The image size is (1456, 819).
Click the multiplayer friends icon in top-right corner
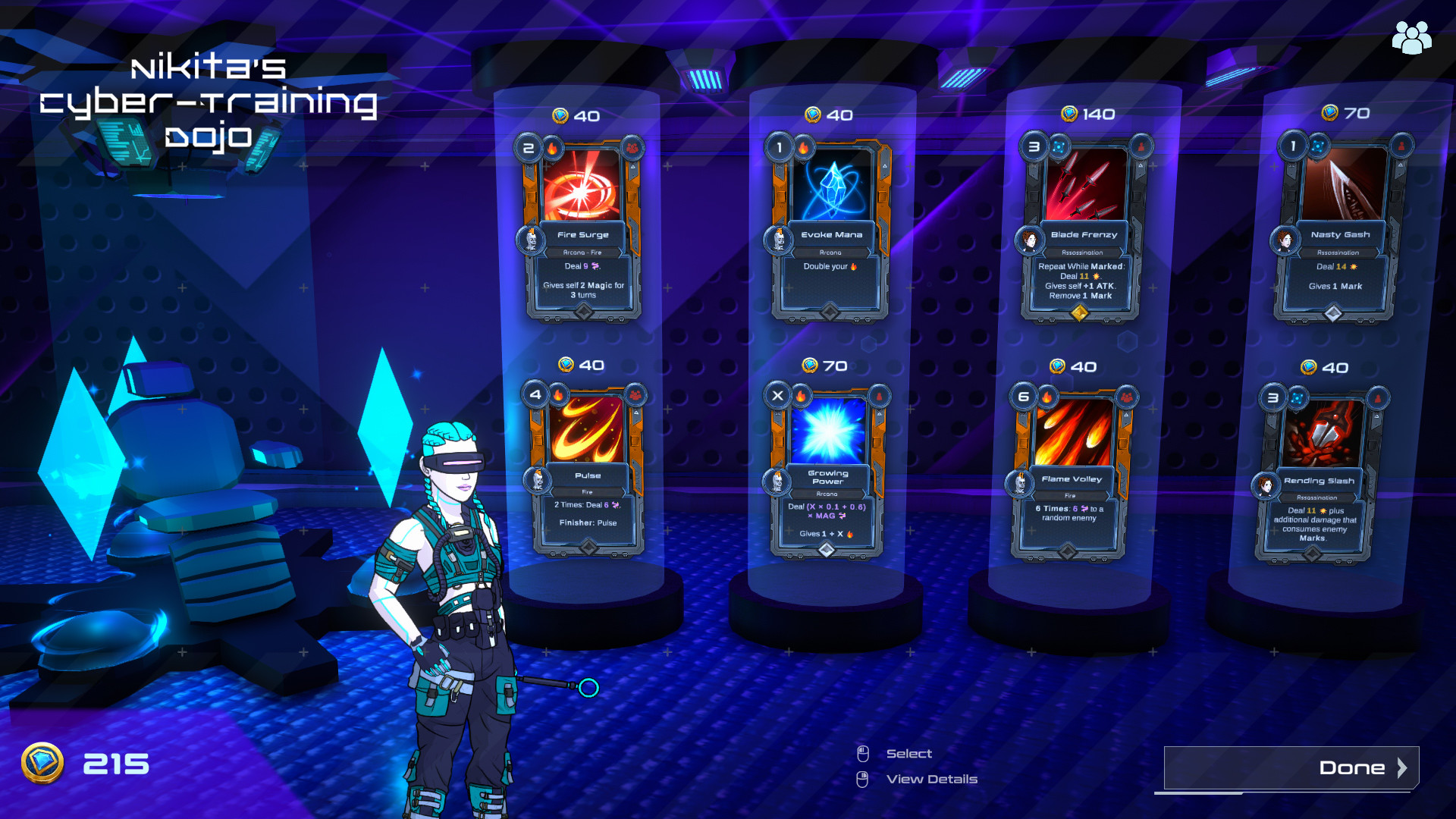(1411, 37)
